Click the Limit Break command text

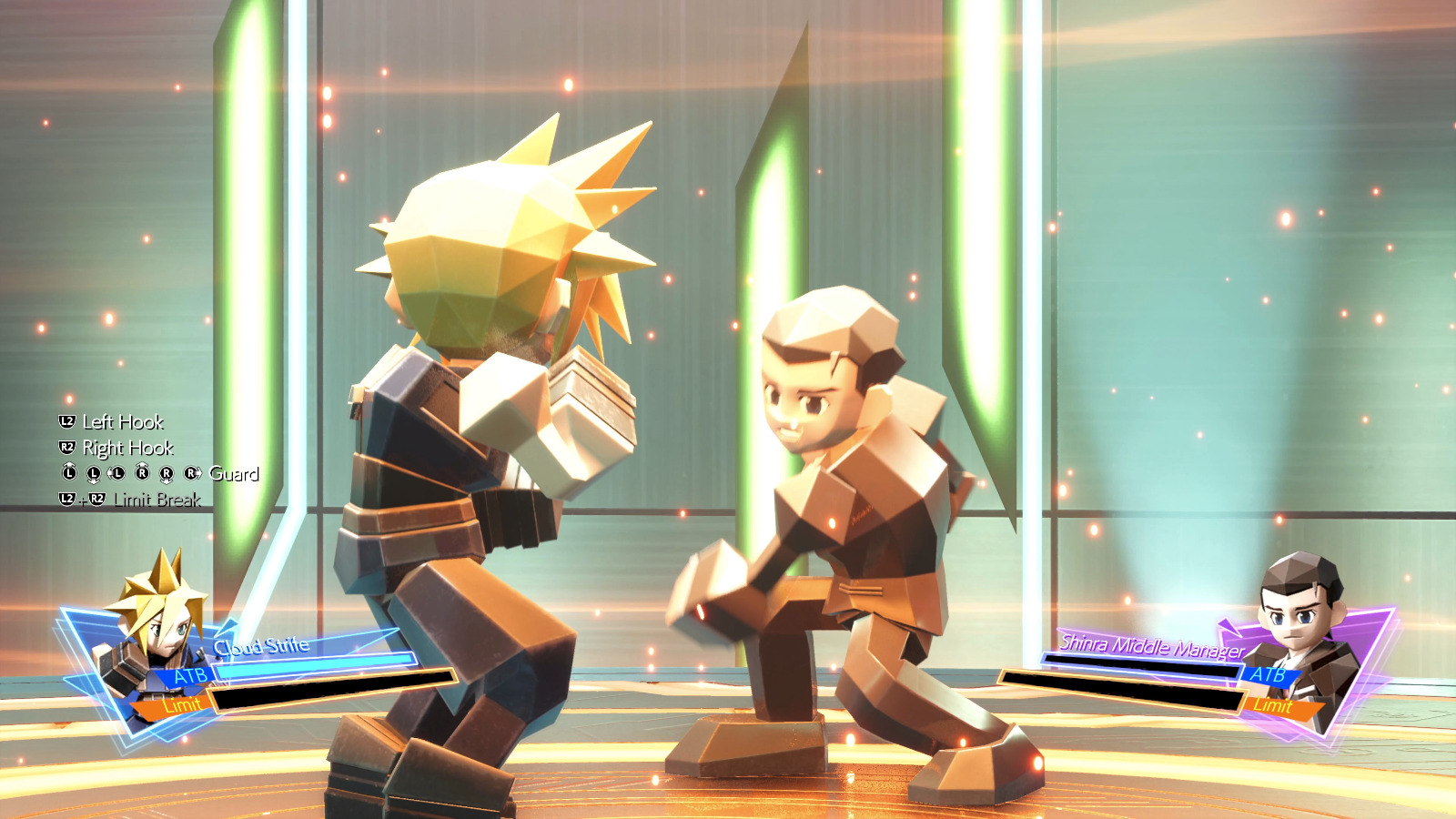[155, 500]
